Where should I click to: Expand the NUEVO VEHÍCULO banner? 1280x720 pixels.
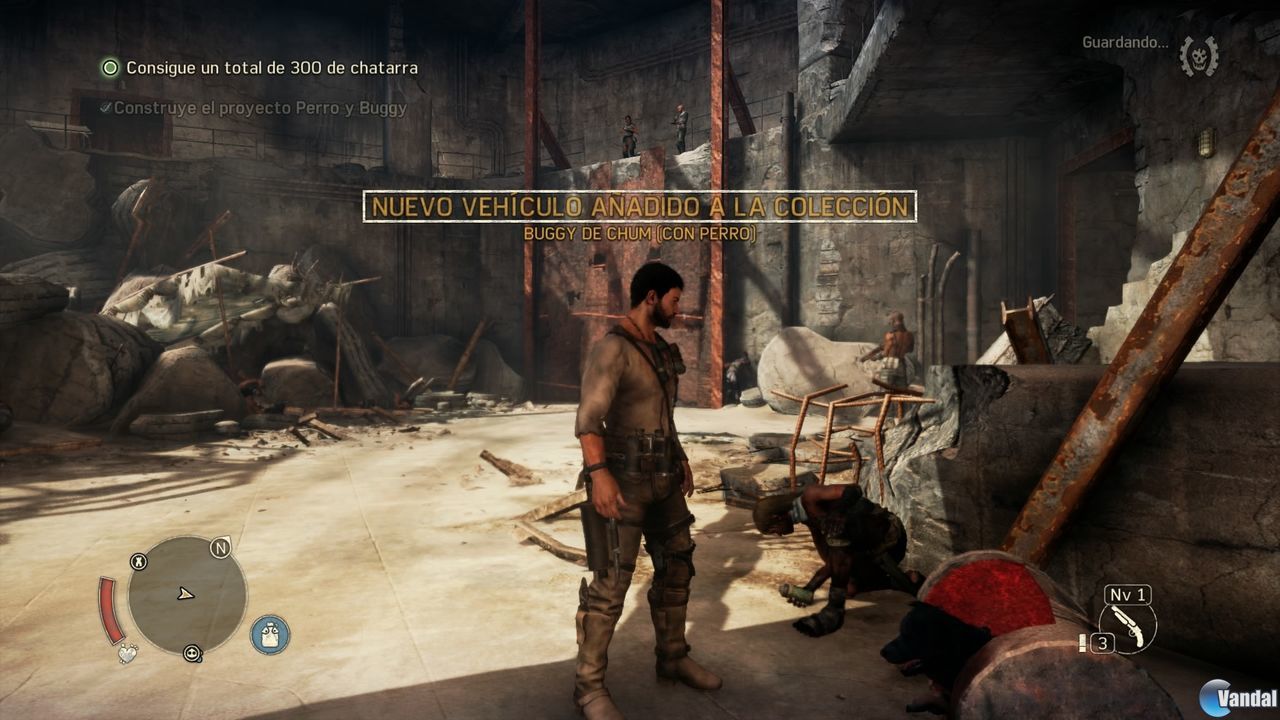[641, 207]
